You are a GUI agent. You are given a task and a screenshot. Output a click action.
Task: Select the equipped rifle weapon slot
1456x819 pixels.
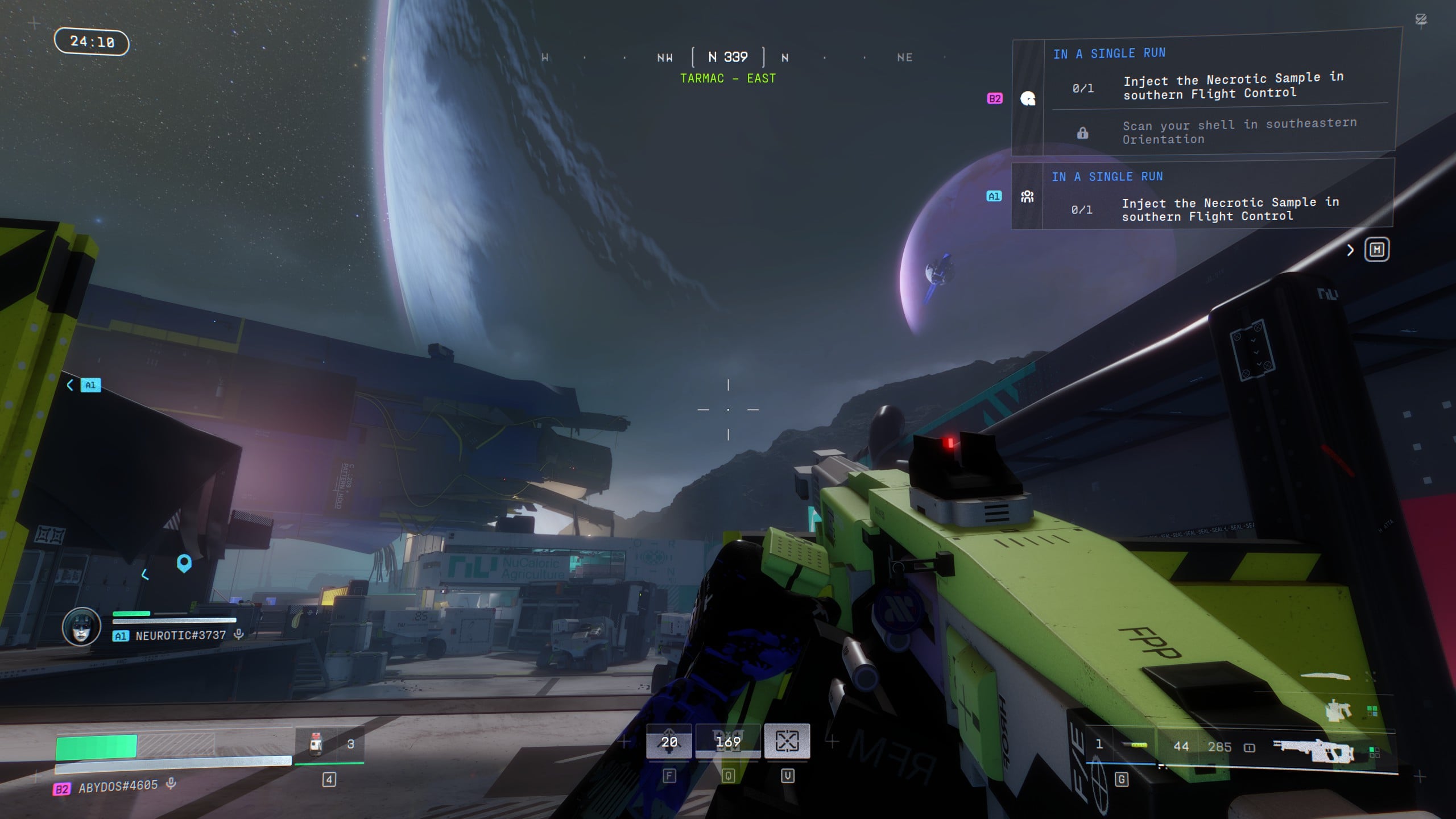(1314, 751)
